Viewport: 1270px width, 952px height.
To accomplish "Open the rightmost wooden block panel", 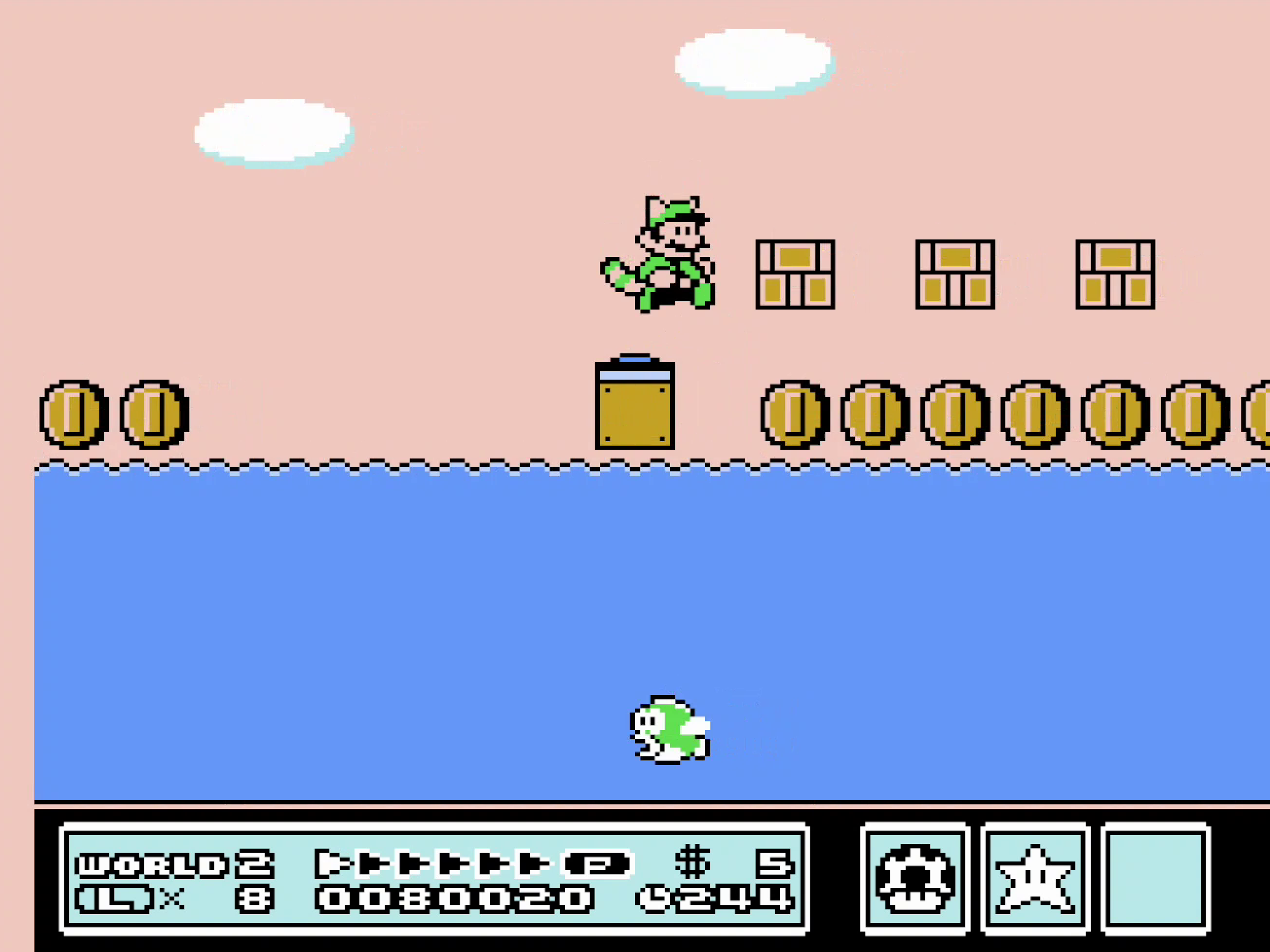I will (x=1116, y=275).
